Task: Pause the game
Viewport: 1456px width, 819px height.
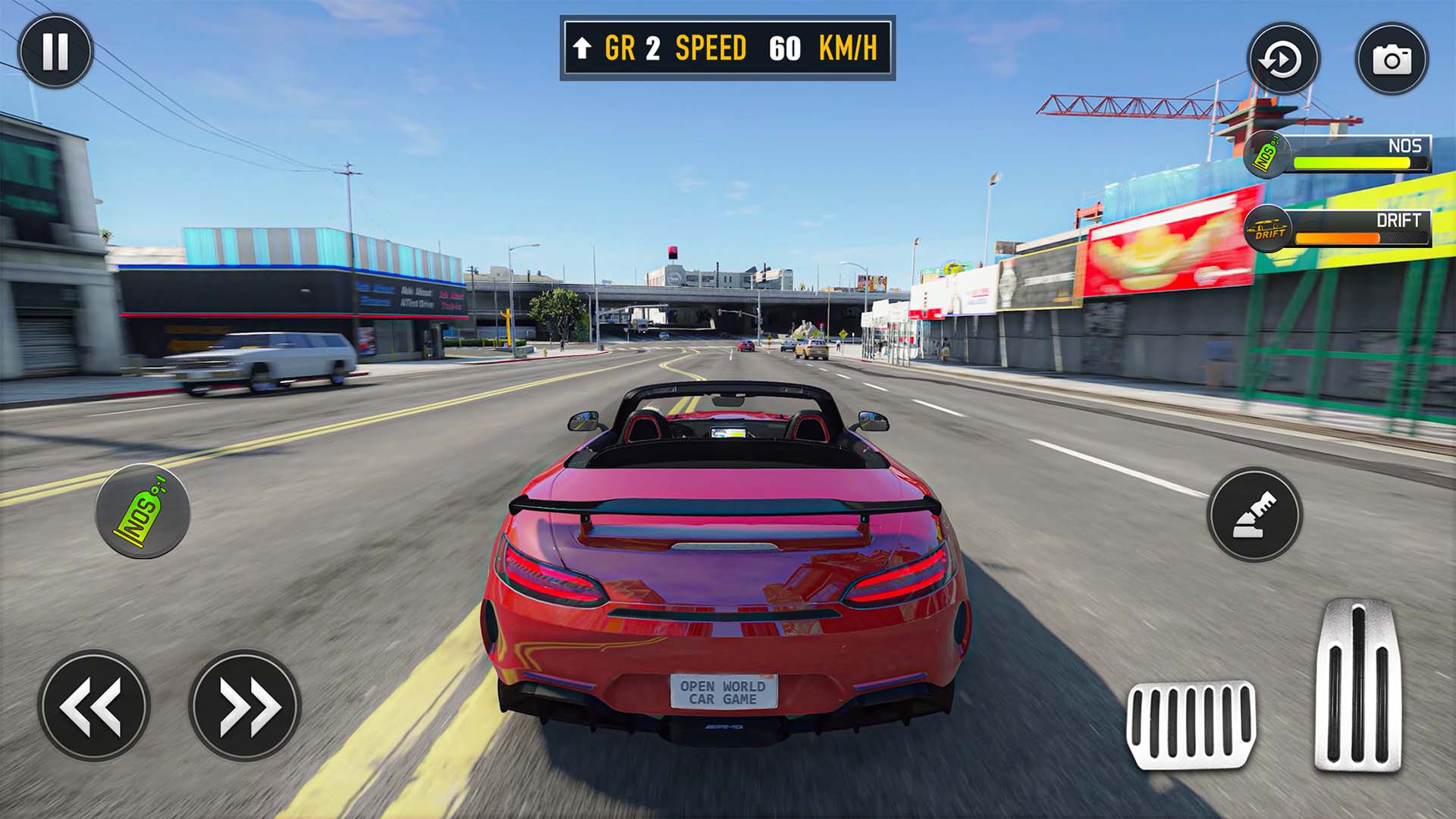Action: coord(53,52)
